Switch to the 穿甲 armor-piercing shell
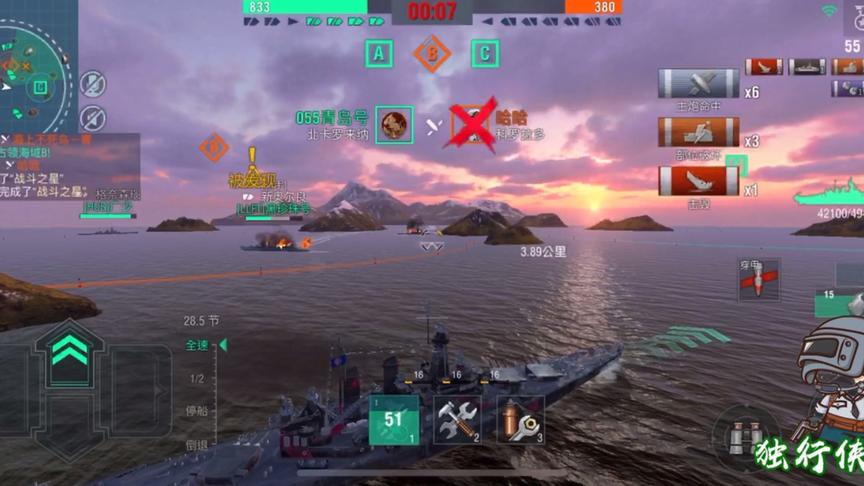The image size is (864, 486). 759,280
